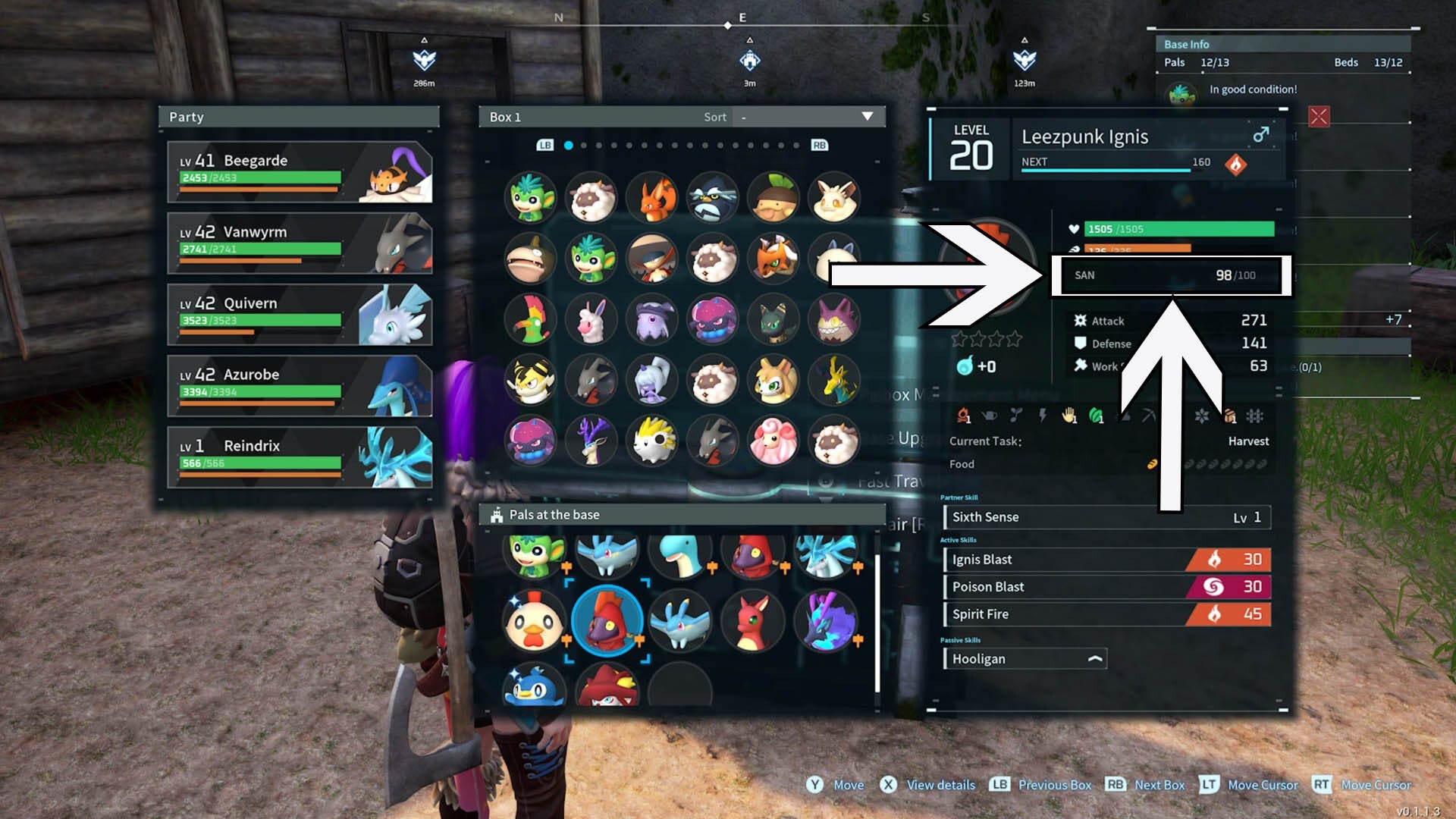
Task: Select the Gathering leaf icon
Action: tap(1097, 416)
